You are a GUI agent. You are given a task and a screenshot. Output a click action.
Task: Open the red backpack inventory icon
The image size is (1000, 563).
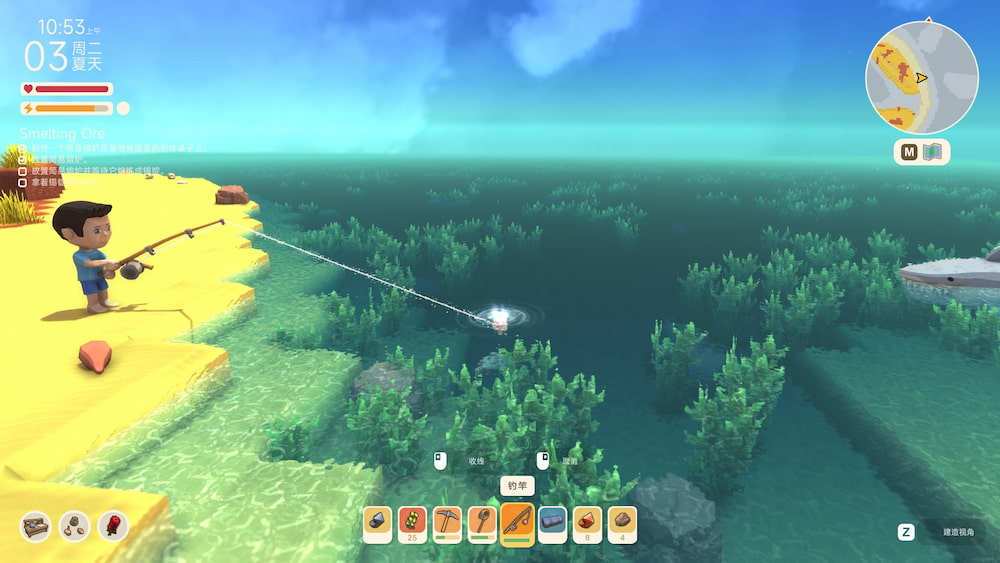(113, 526)
